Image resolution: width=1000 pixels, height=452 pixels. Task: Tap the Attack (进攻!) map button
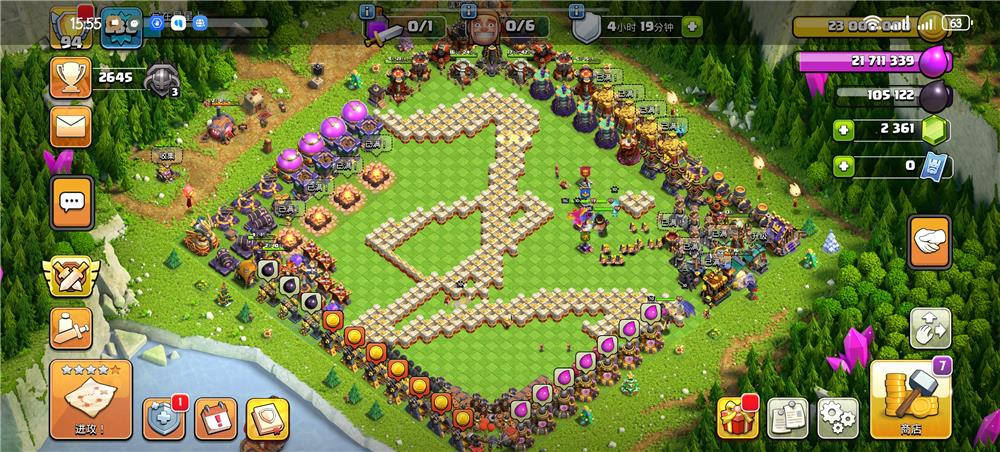[90, 400]
